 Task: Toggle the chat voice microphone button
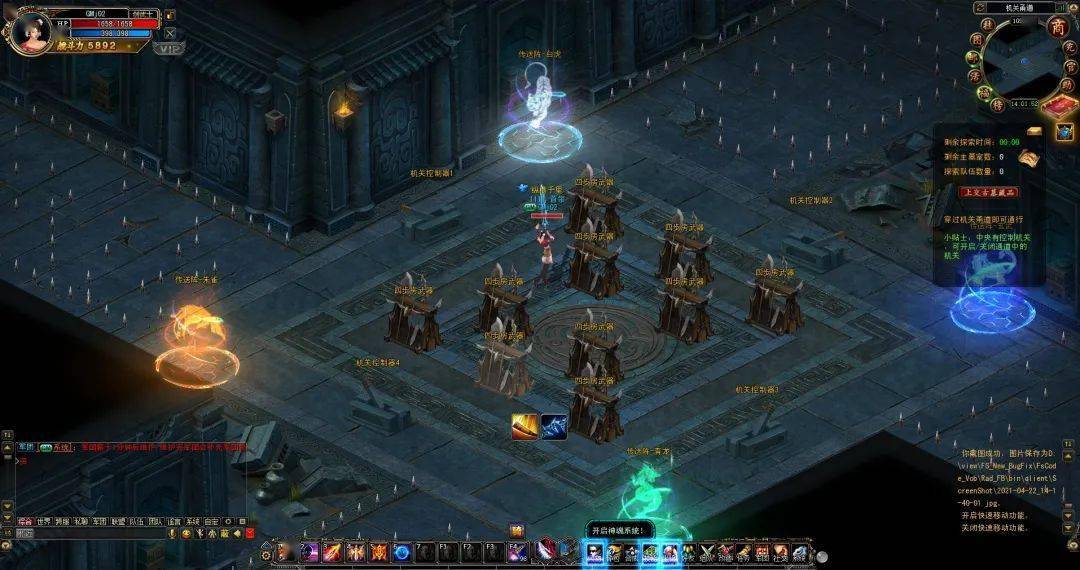172,534
